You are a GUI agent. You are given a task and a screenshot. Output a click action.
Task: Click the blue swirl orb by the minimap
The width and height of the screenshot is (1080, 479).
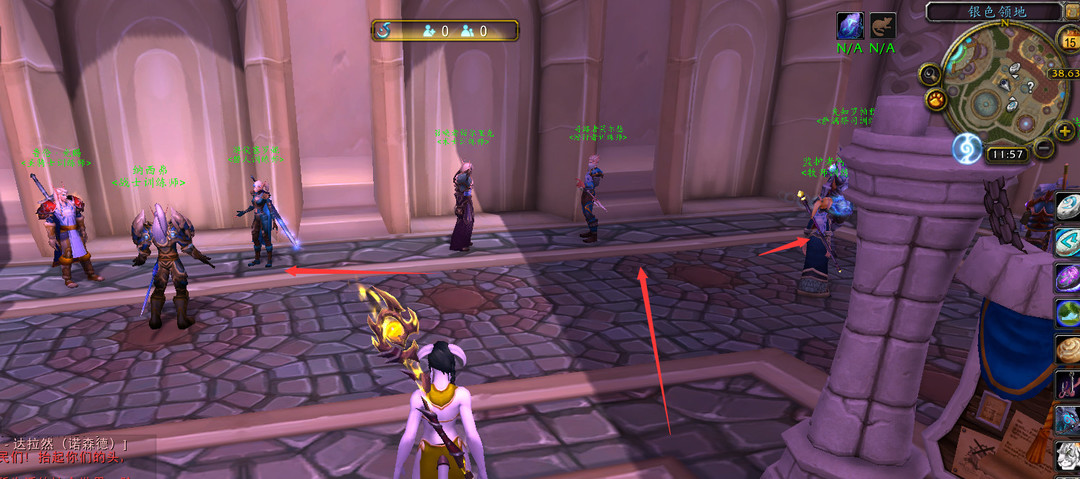(x=967, y=148)
